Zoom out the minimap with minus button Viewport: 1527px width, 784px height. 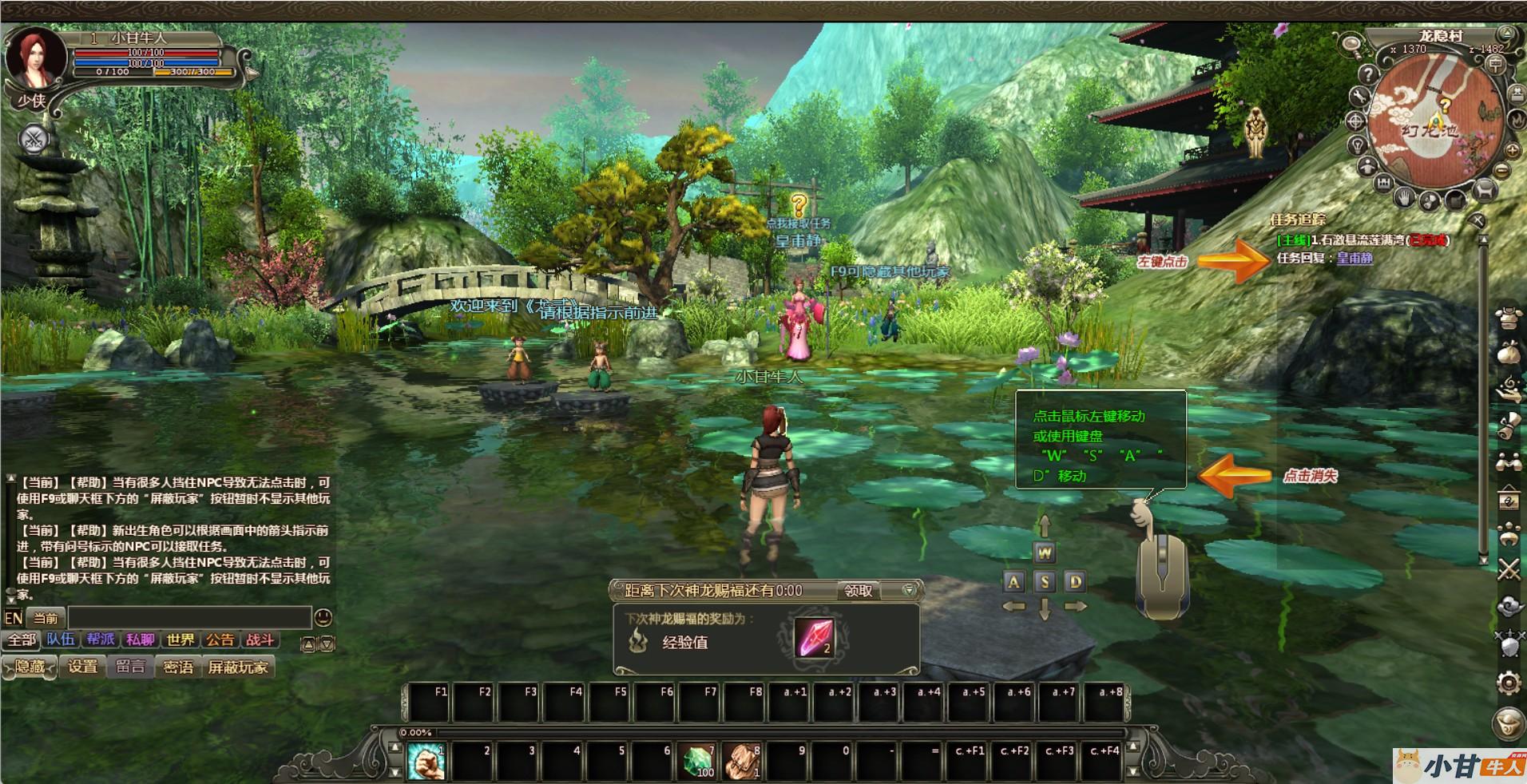point(1501,170)
